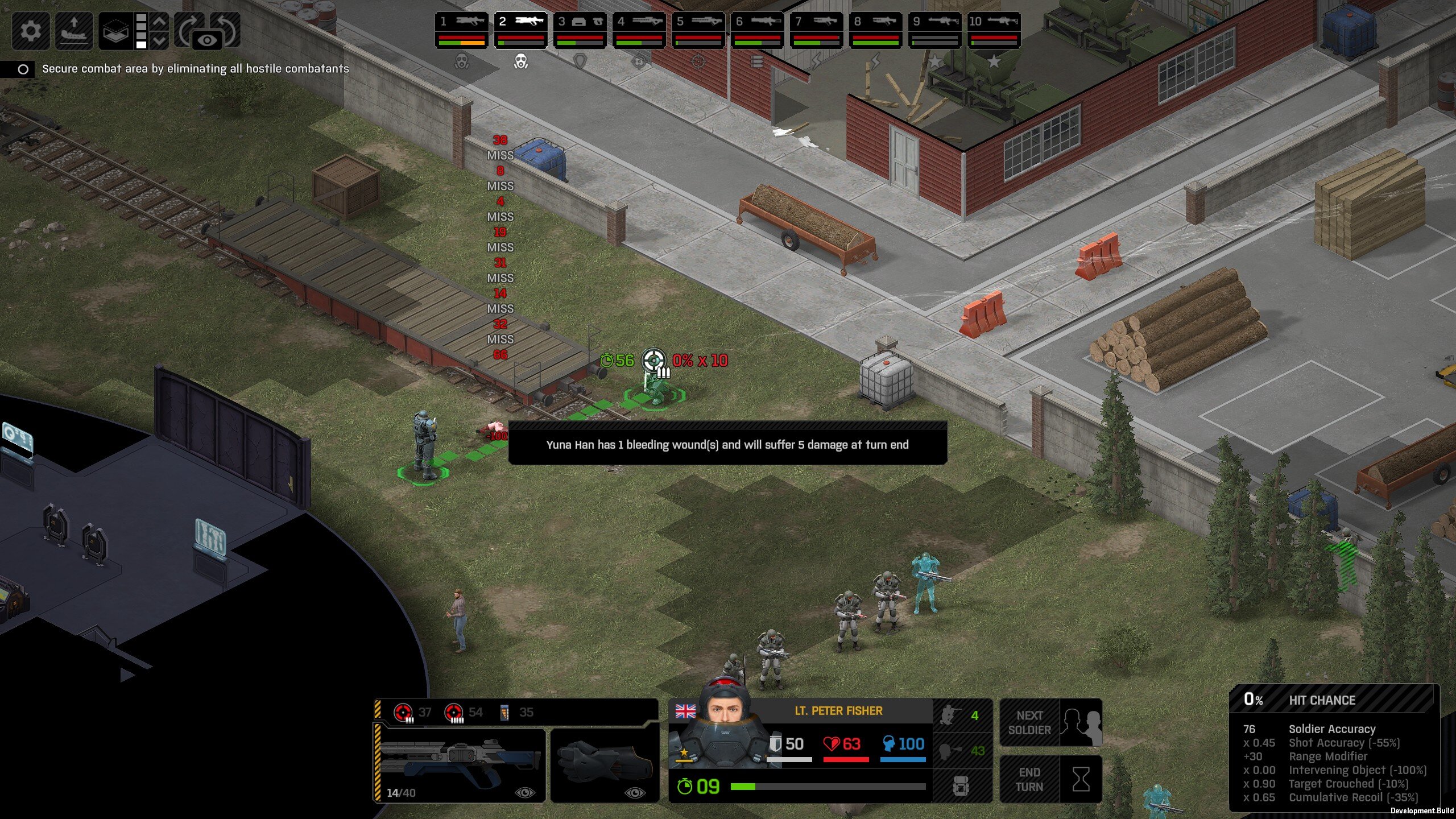1456x819 pixels.
Task: Toggle the eye visibility view button
Action: click(x=208, y=40)
